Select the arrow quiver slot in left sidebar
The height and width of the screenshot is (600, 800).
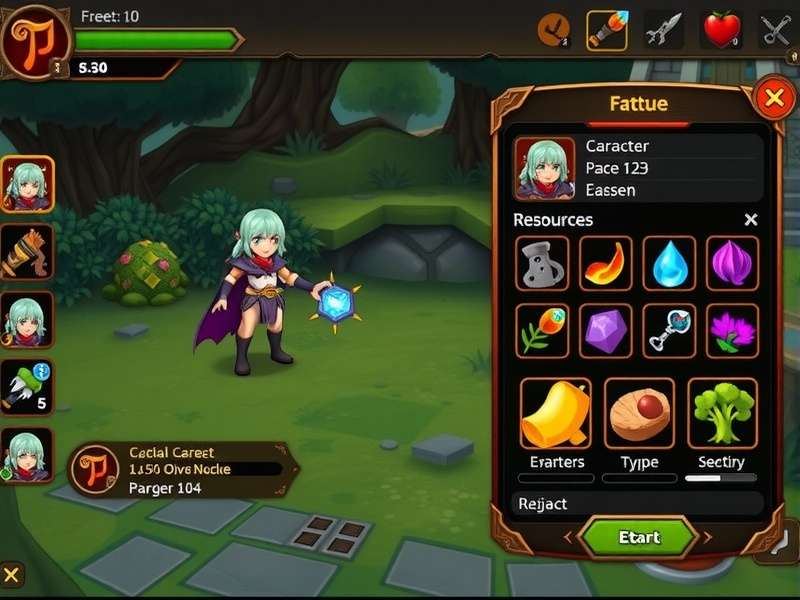26,251
